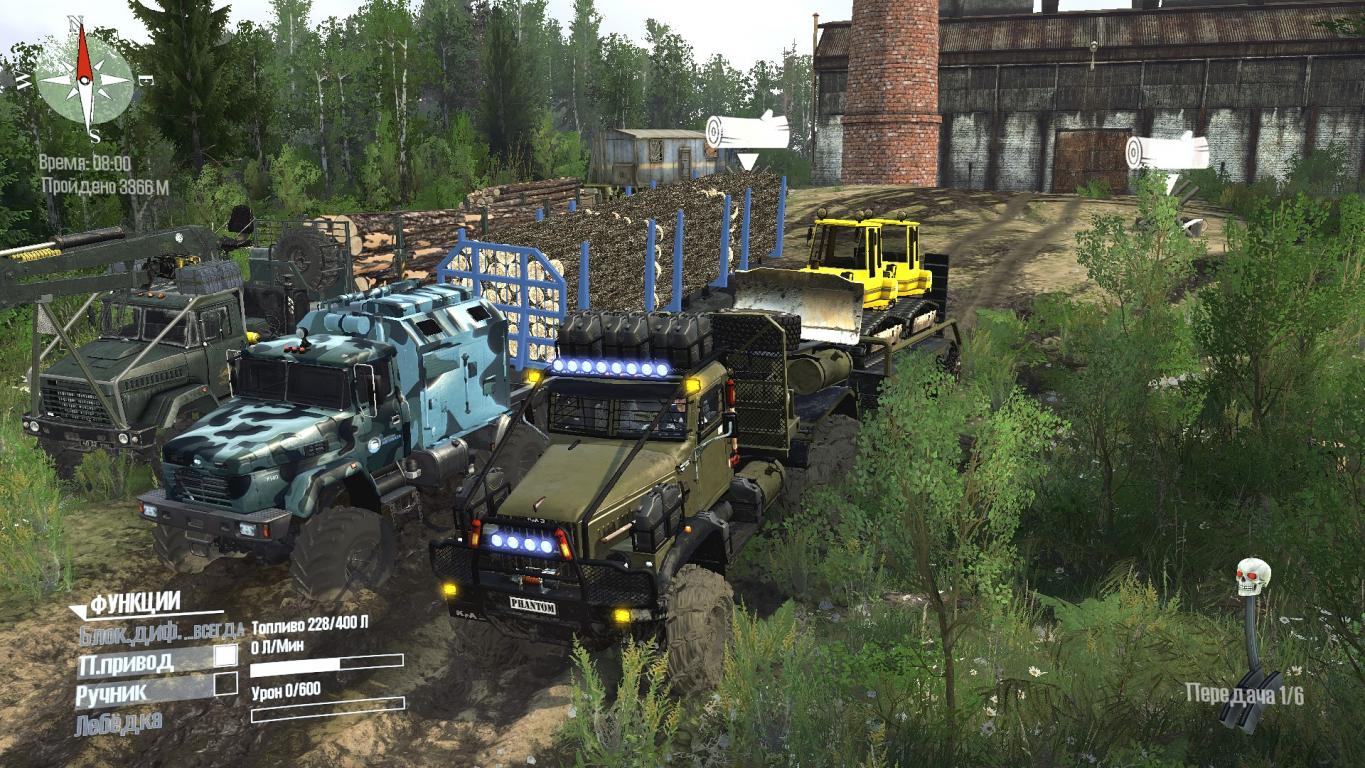Activate the Лебедка winch function

118,720
